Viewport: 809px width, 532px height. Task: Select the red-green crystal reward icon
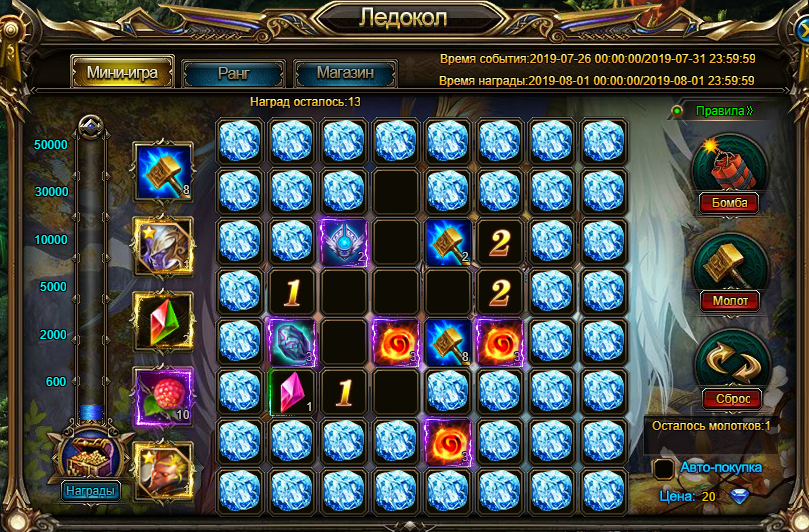162,320
